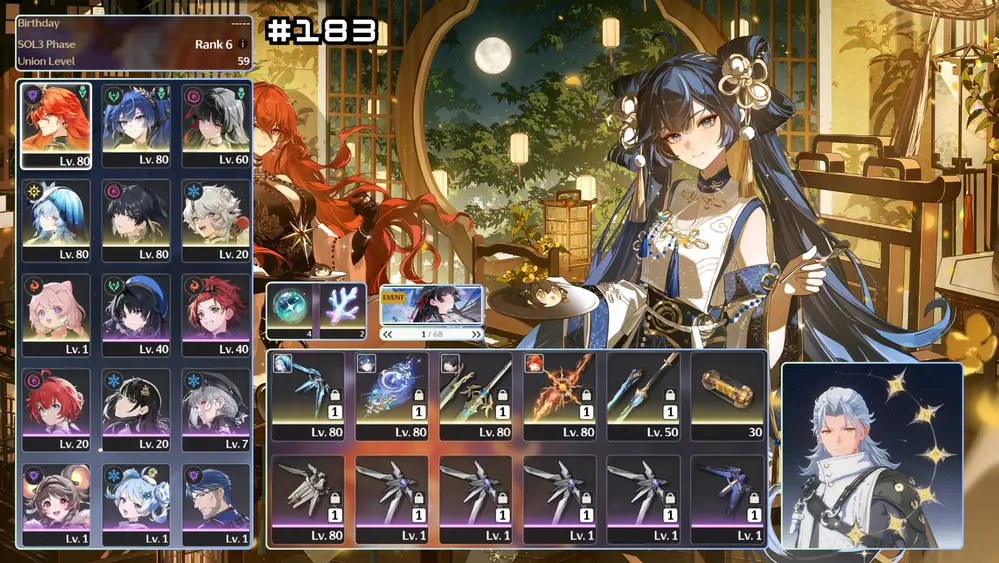The width and height of the screenshot is (999, 563).
Task: Open the EVENT banner thumbnail
Action: (432, 306)
